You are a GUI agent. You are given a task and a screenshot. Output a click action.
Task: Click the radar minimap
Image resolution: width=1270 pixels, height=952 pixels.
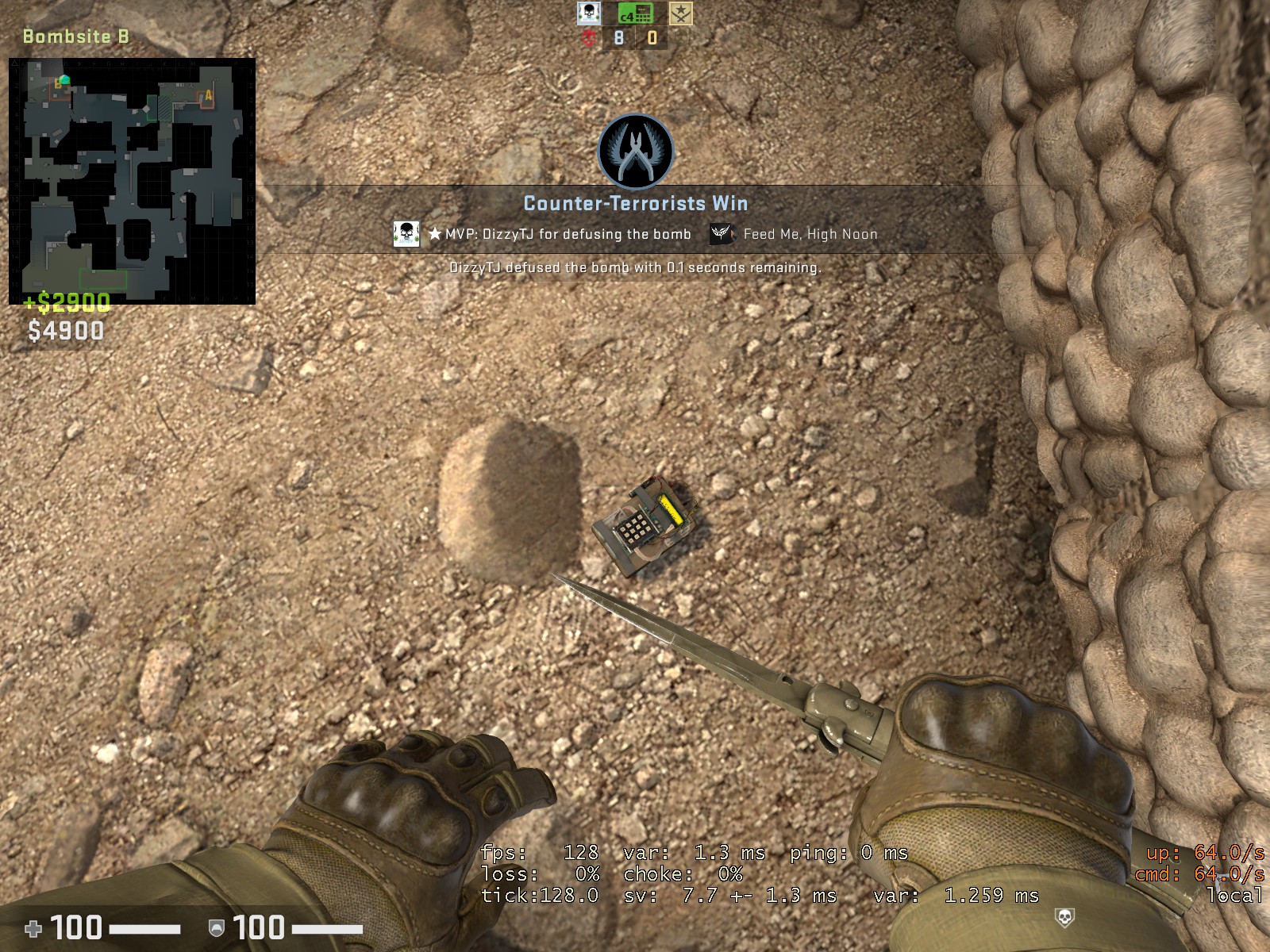click(132, 181)
